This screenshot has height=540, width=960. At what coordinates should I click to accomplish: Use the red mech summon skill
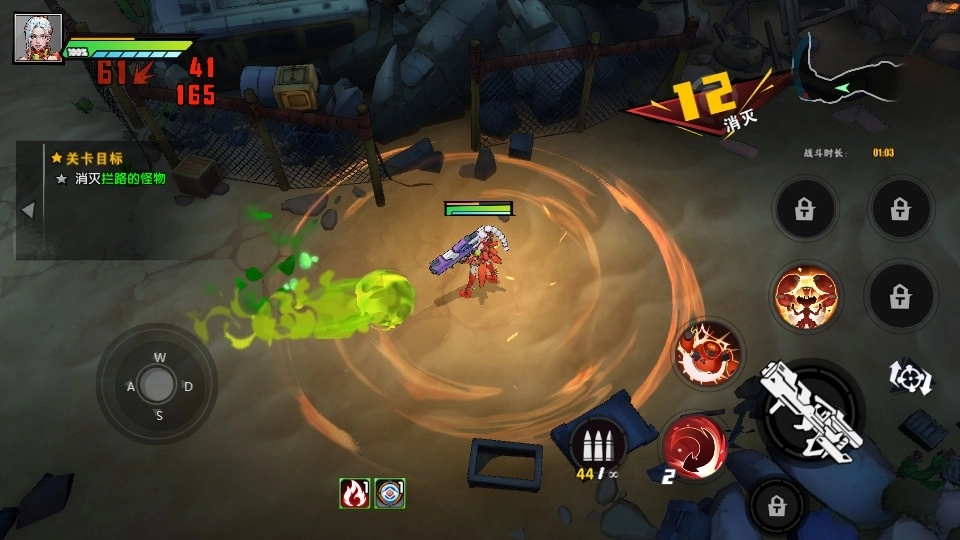click(x=707, y=352)
